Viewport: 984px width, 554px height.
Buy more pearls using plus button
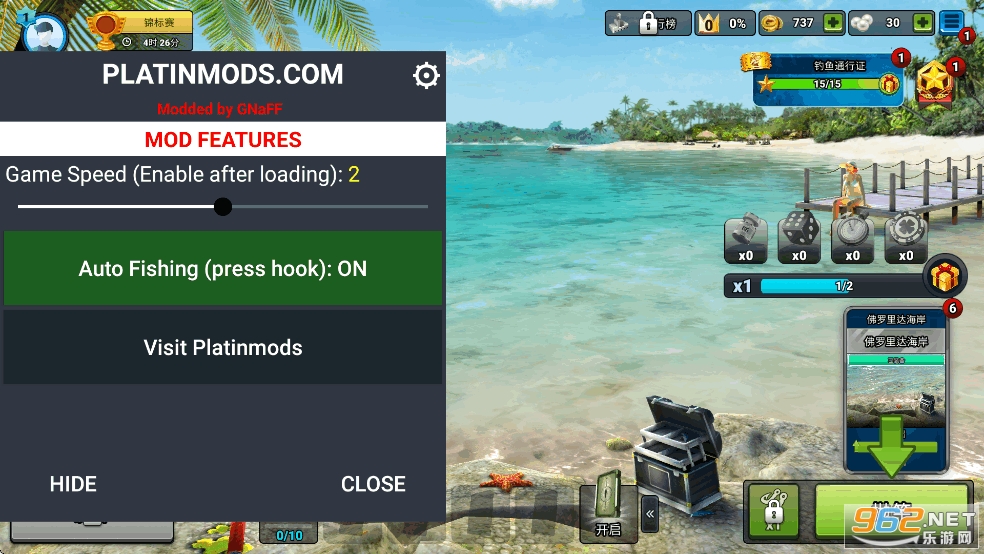pos(922,23)
